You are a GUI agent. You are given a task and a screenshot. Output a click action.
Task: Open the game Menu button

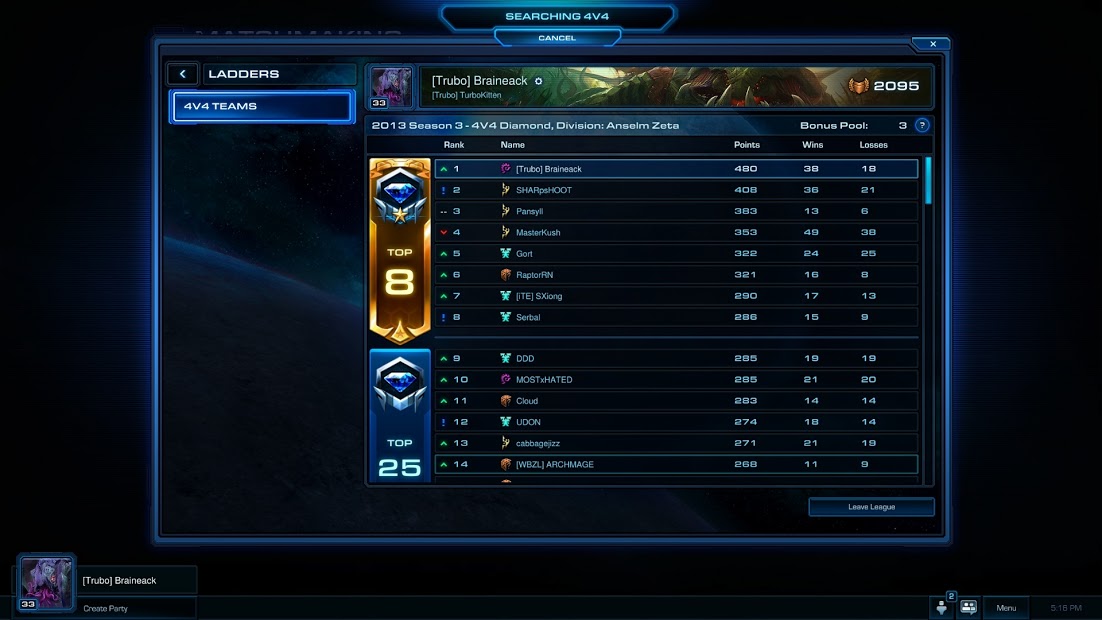point(1006,608)
